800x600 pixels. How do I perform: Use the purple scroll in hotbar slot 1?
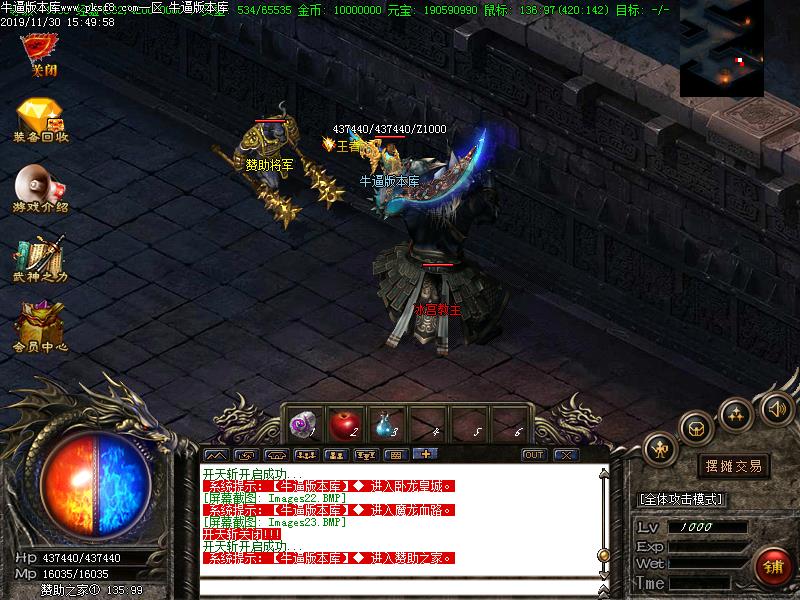point(301,425)
